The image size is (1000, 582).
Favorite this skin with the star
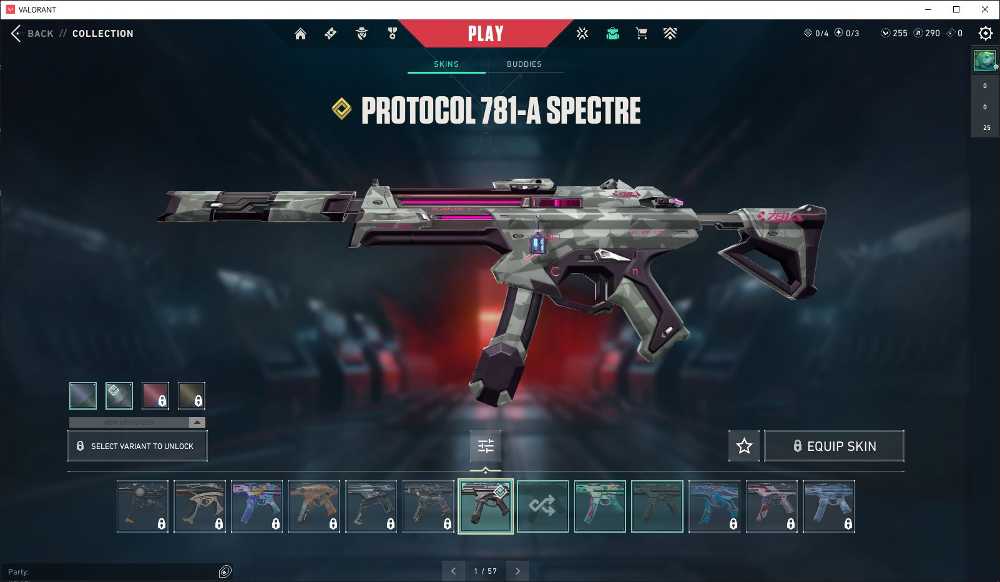pos(744,446)
